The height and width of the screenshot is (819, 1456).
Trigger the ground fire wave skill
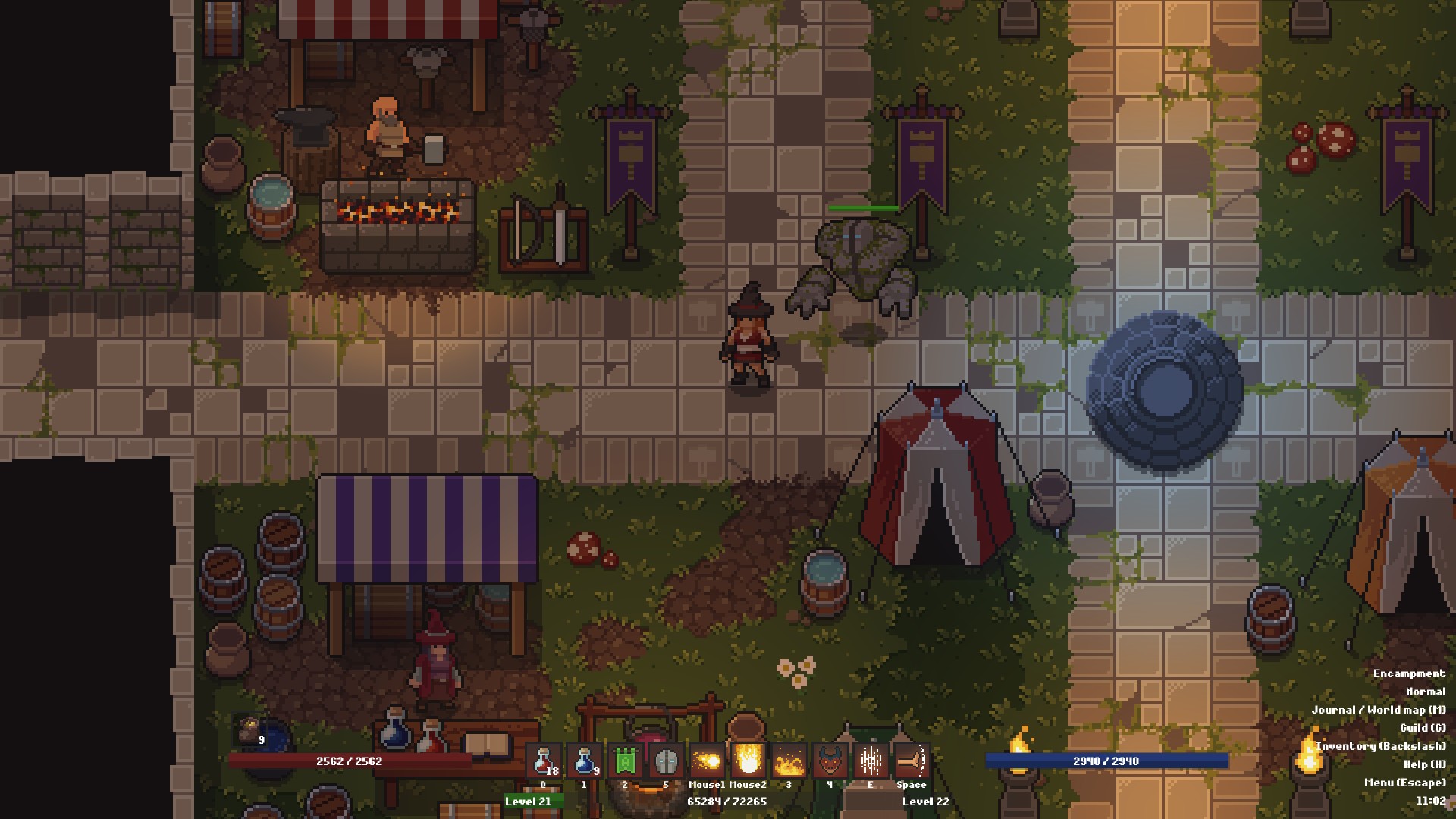[x=789, y=761]
